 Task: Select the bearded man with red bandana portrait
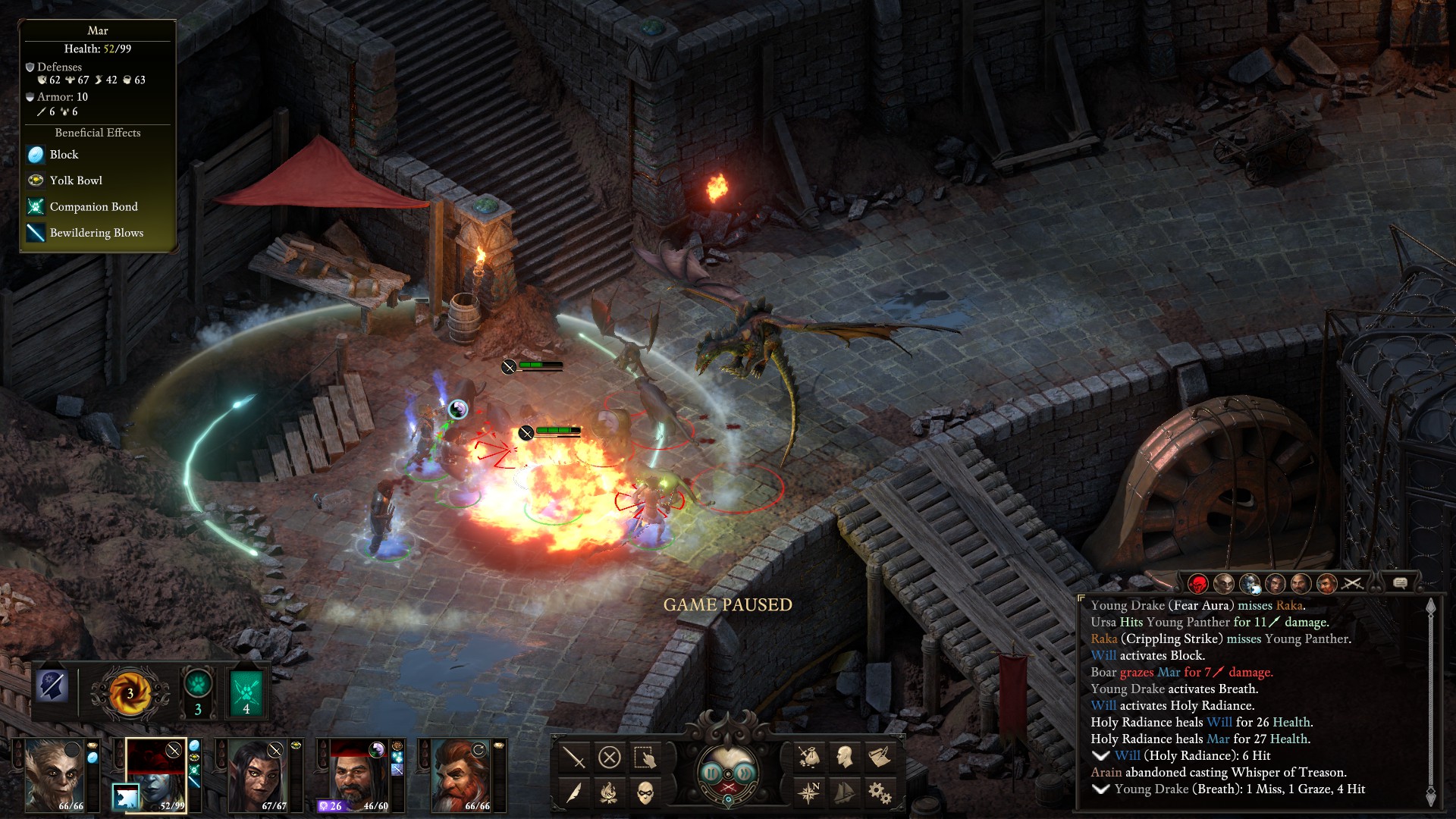pos(358,773)
